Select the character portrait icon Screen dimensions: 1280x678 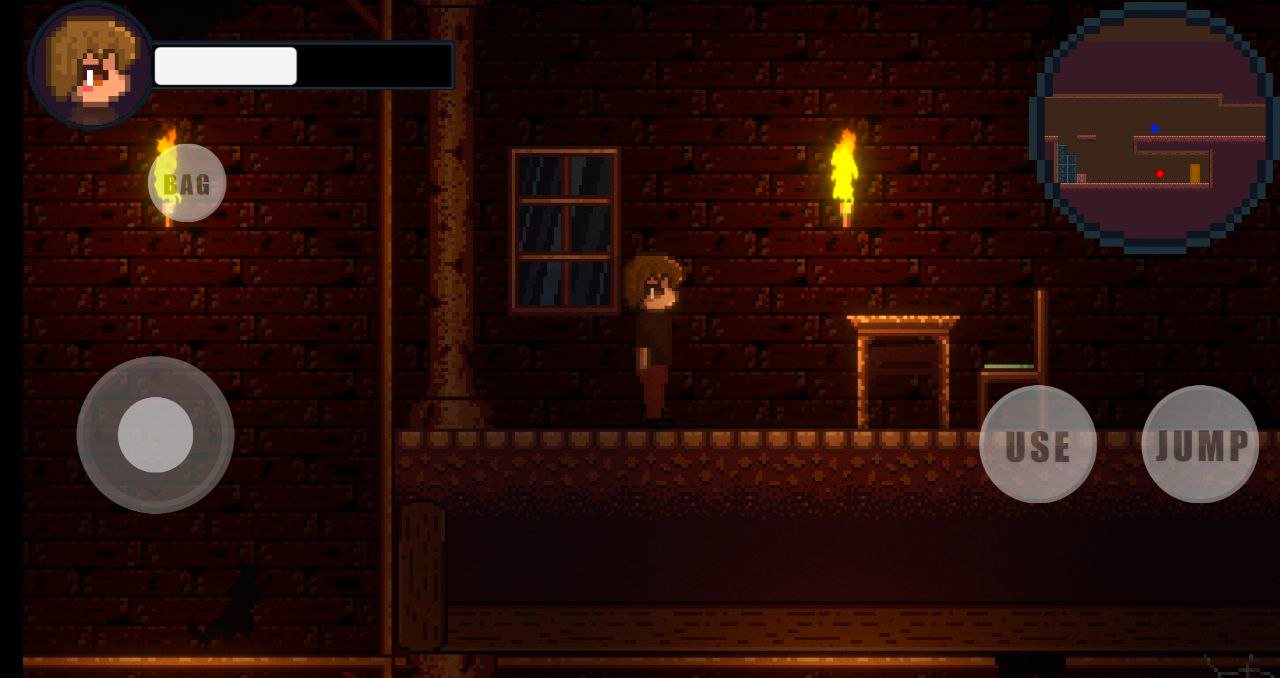click(x=92, y=66)
